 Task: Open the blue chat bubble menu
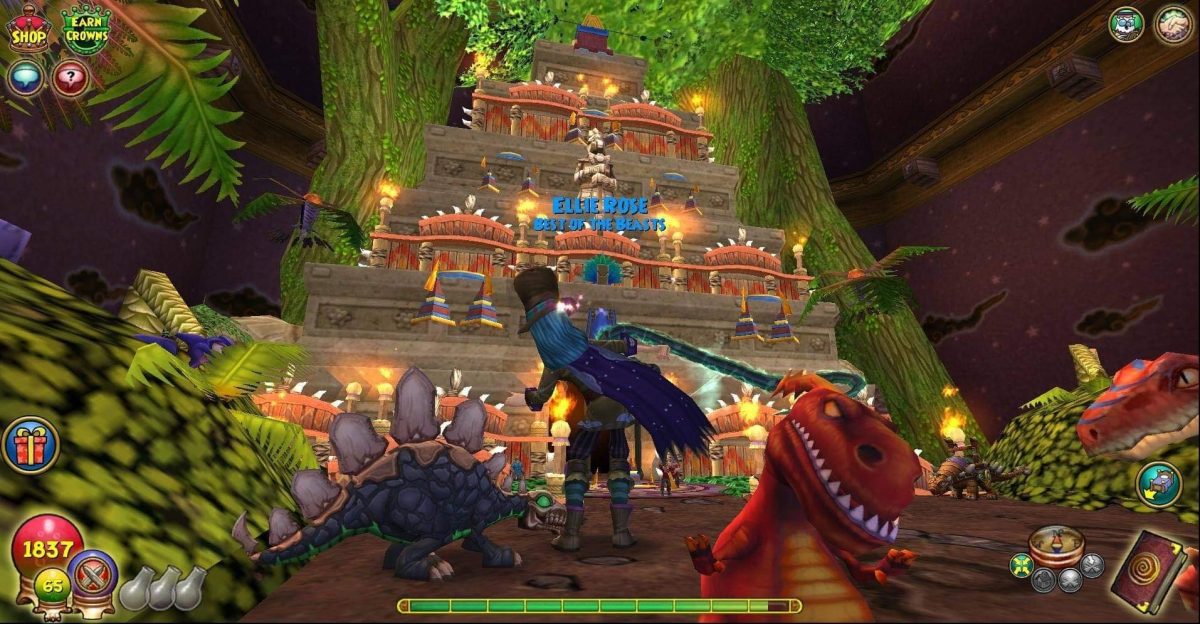(26, 78)
